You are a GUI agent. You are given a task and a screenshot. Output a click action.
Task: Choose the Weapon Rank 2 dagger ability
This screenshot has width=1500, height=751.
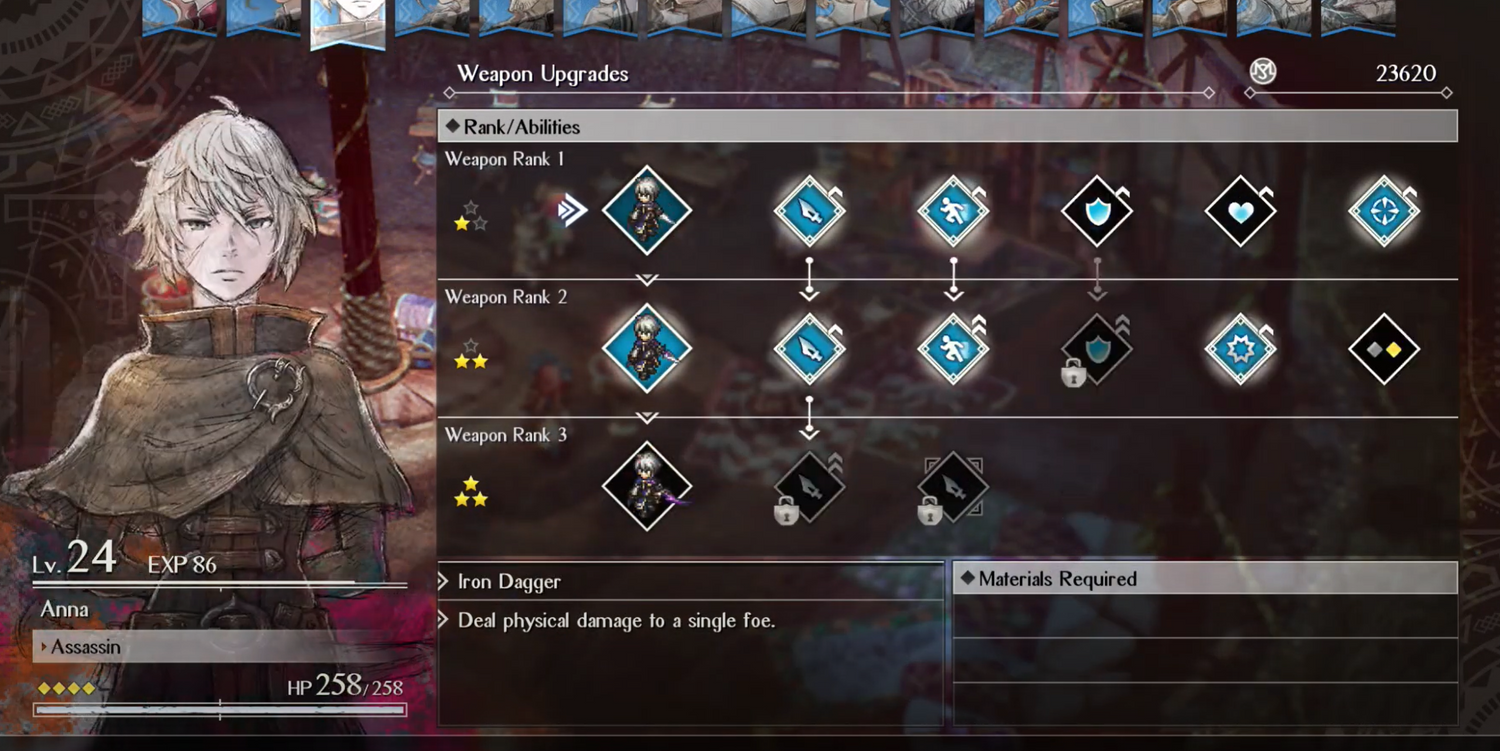tap(809, 349)
